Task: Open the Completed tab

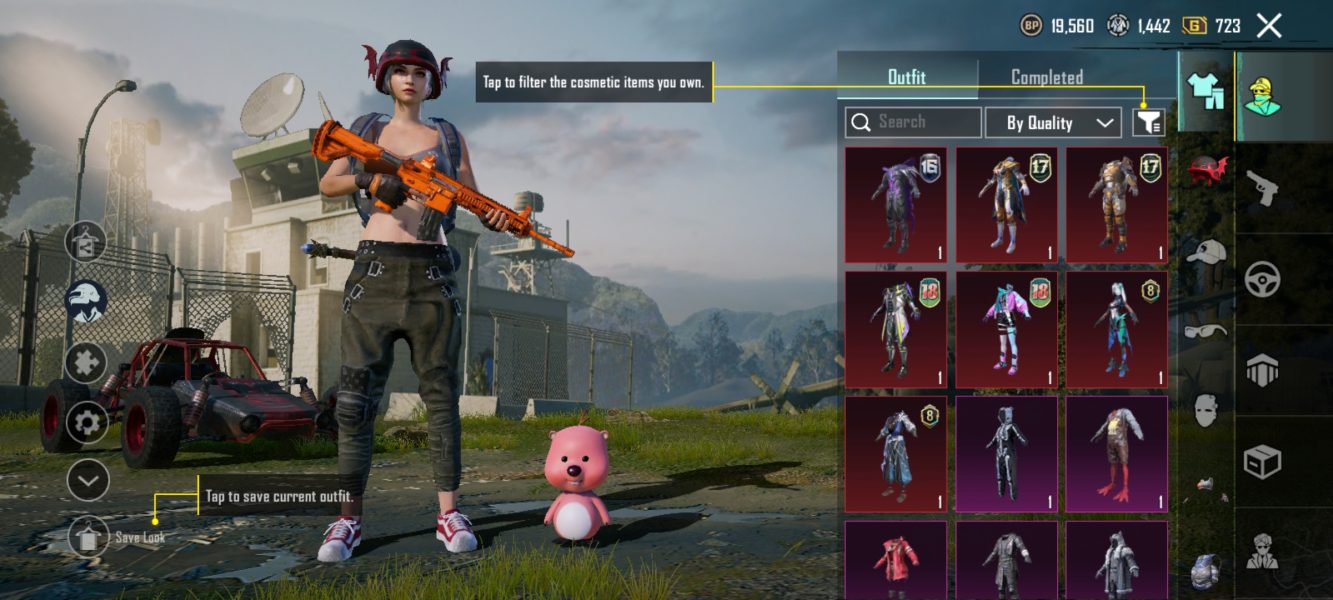Action: pyautogui.click(x=1047, y=77)
